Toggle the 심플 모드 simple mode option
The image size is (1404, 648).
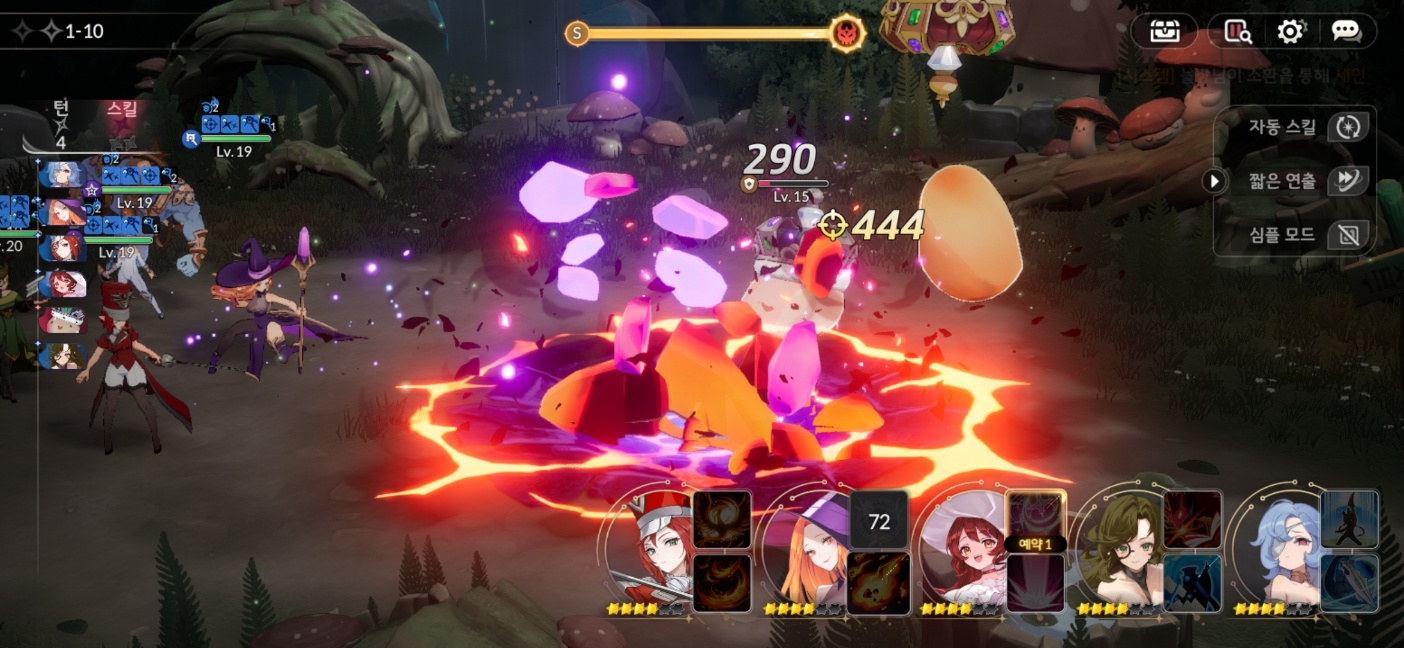[x=1349, y=235]
